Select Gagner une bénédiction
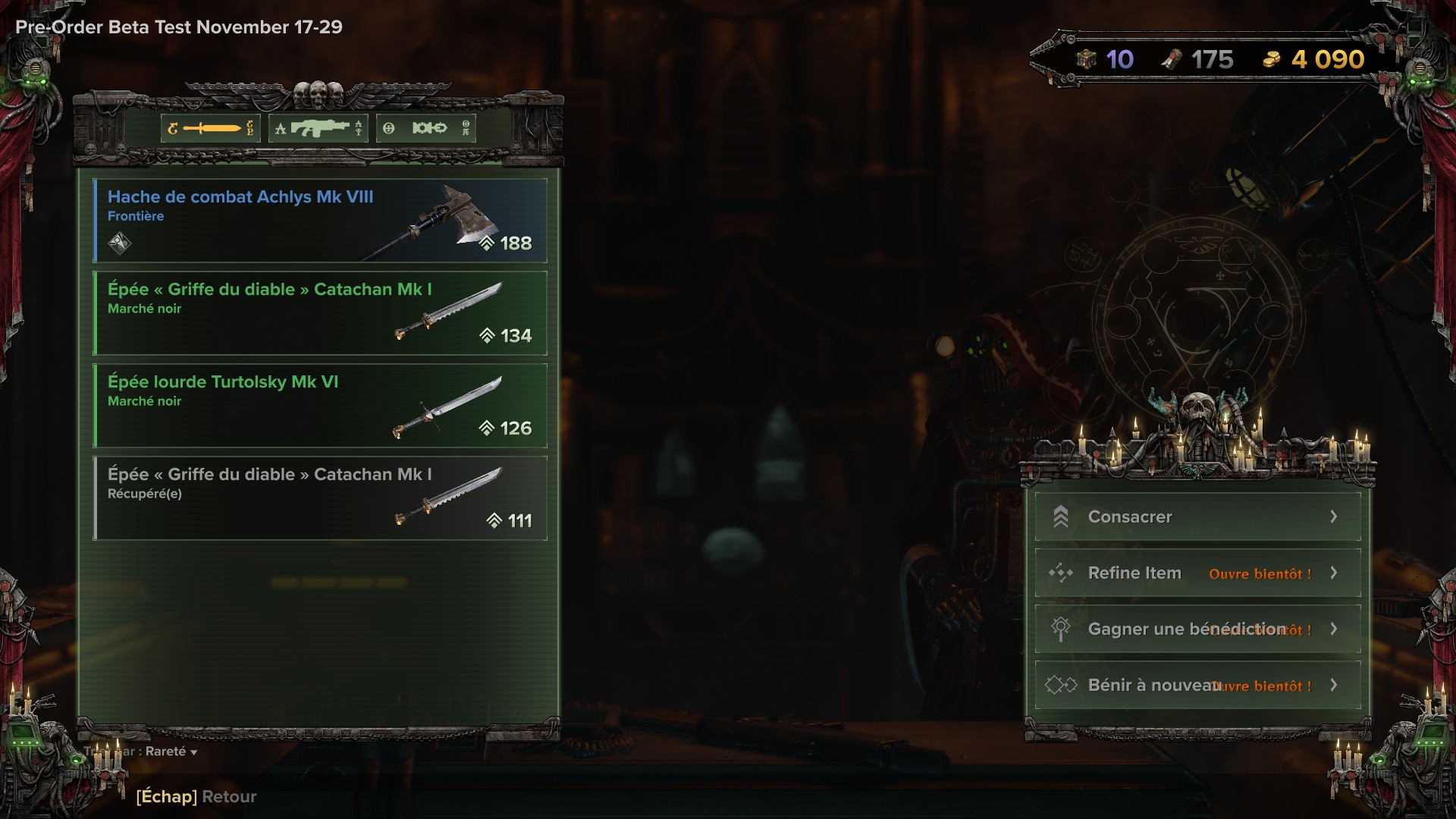This screenshot has height=819, width=1456. coord(1197,629)
